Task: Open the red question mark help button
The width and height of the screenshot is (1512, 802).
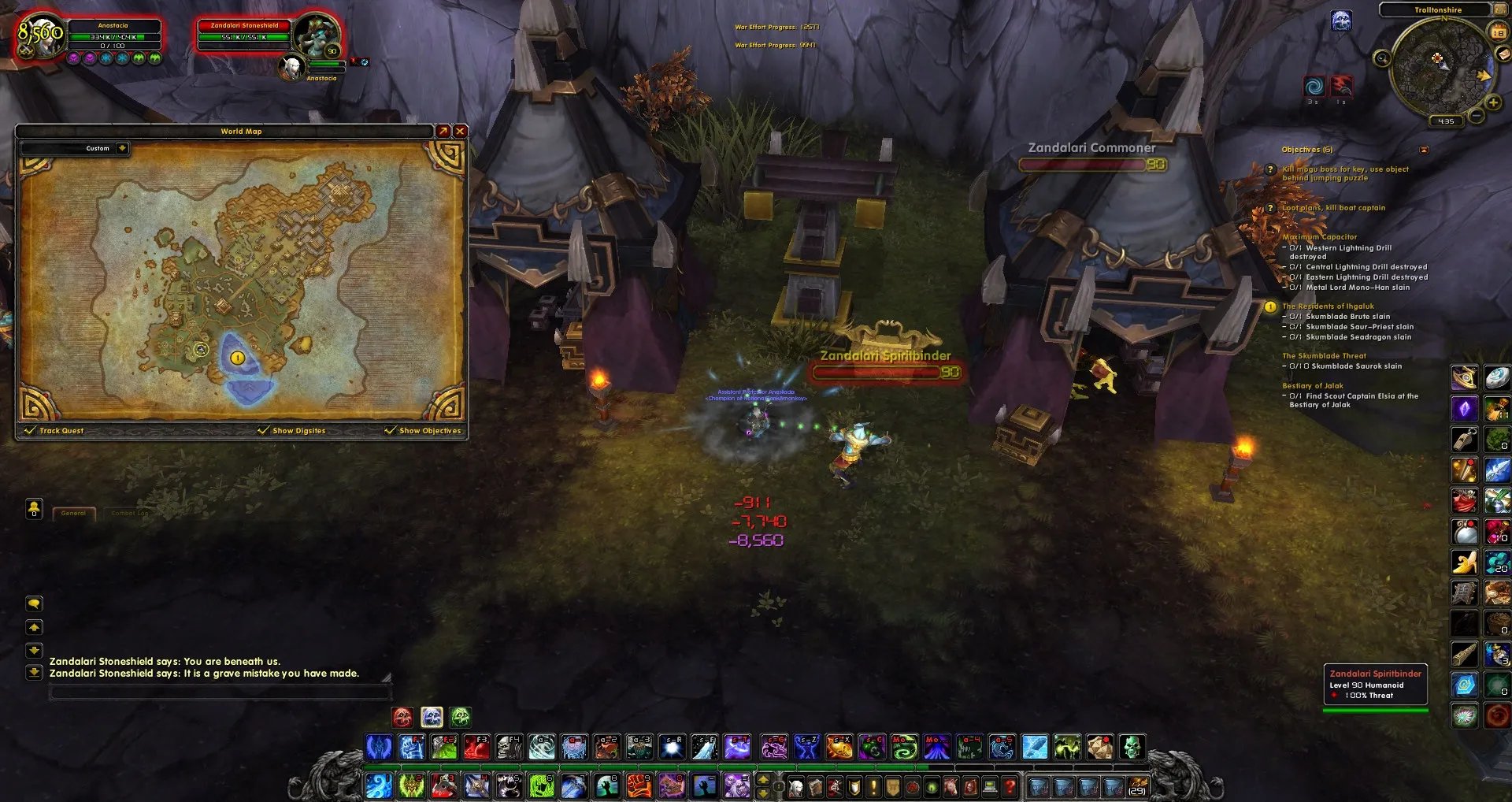Action: [x=1010, y=785]
